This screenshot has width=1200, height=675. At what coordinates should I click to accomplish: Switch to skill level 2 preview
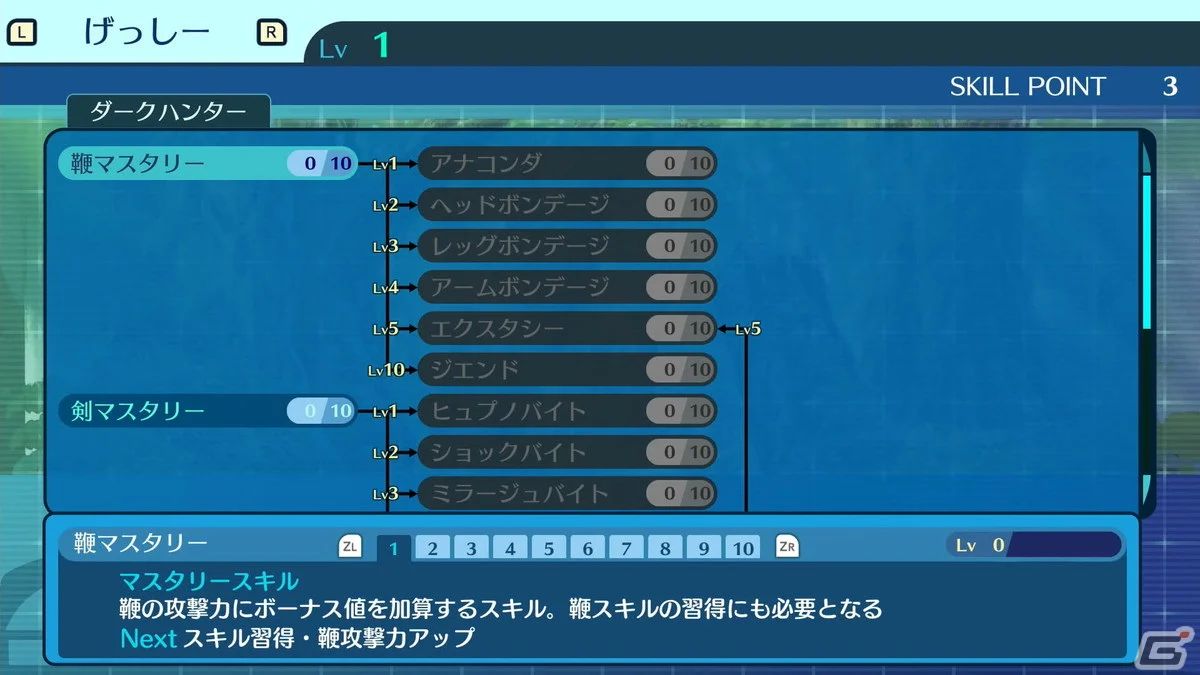(433, 548)
